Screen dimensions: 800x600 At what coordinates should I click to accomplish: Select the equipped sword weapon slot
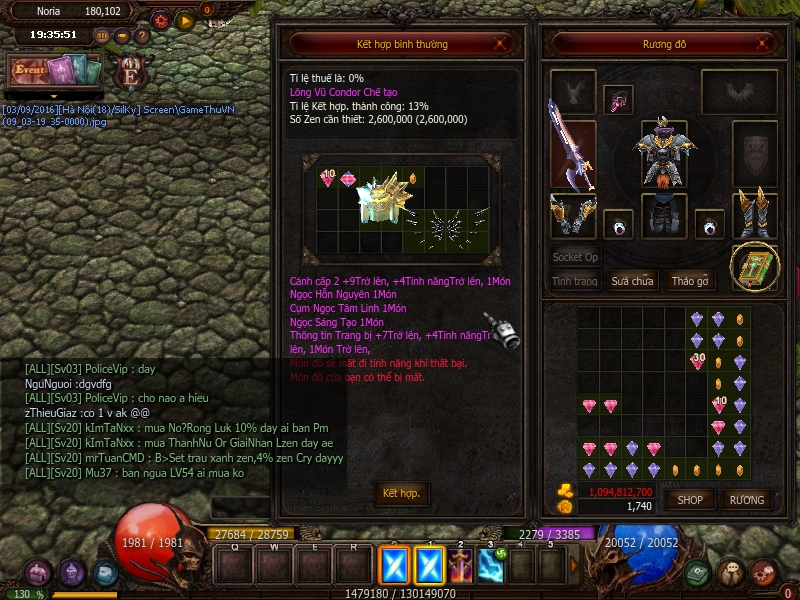coord(572,144)
